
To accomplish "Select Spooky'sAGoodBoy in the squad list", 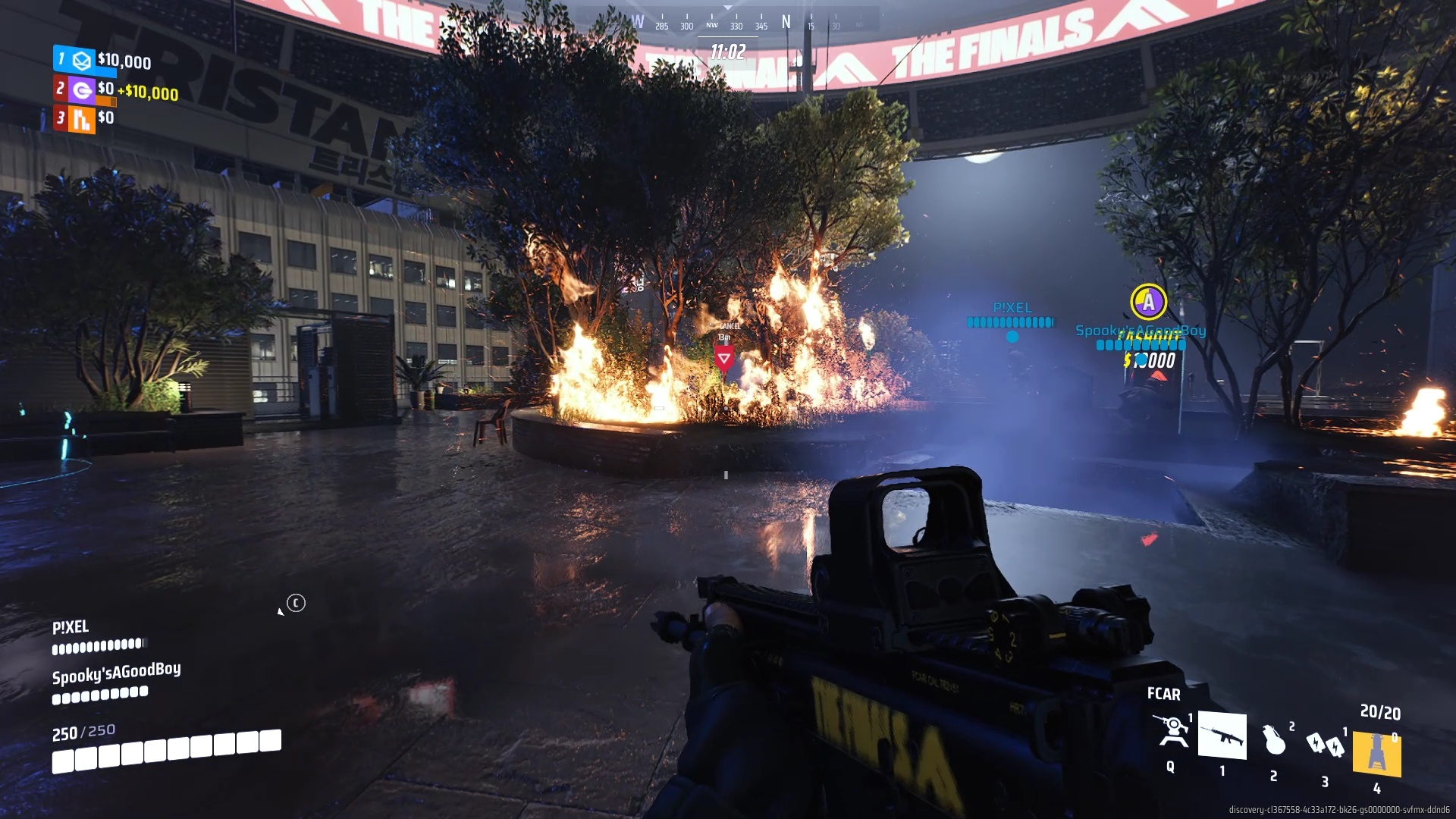I will [116, 673].
